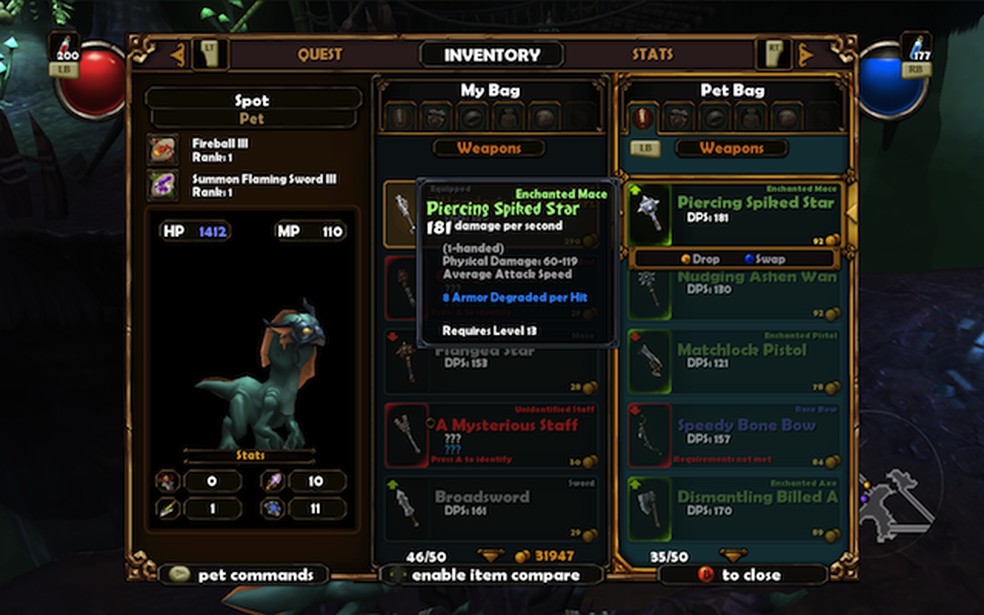Click the Swap action for selected item
This screenshot has height=615, width=984.
pyautogui.click(x=765, y=259)
